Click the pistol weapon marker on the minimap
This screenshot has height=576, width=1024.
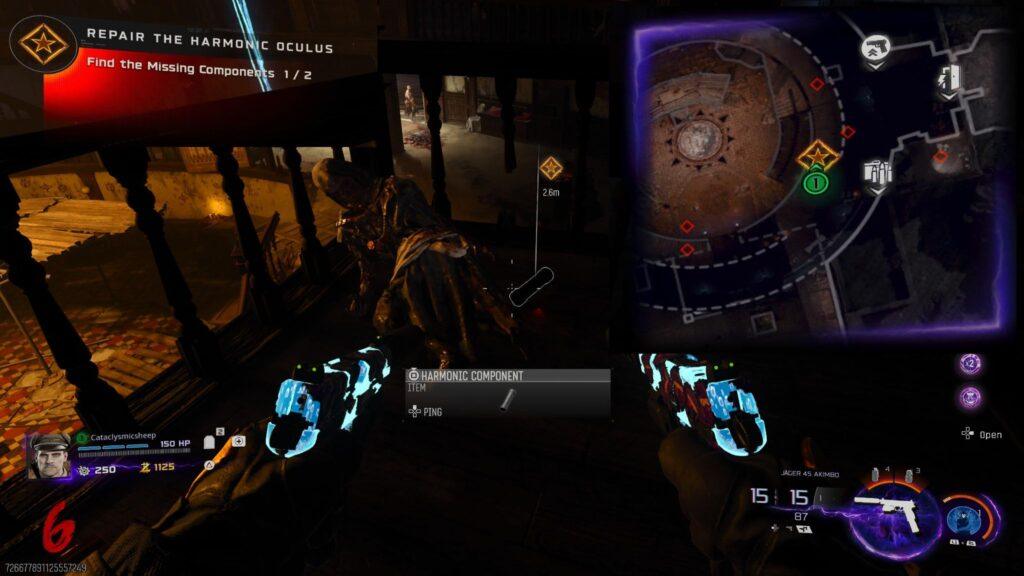(877, 49)
